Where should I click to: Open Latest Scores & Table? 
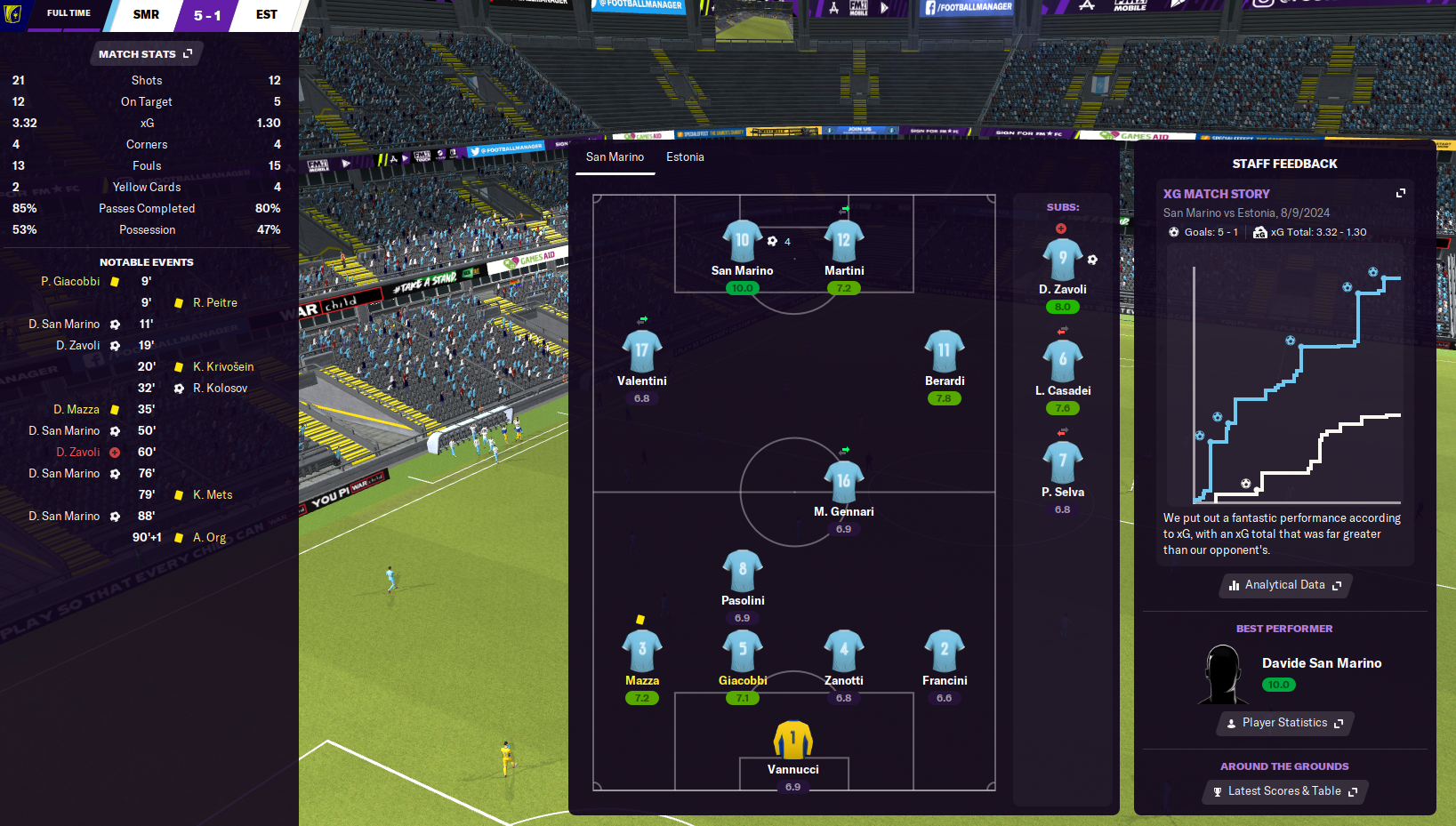tap(1285, 791)
